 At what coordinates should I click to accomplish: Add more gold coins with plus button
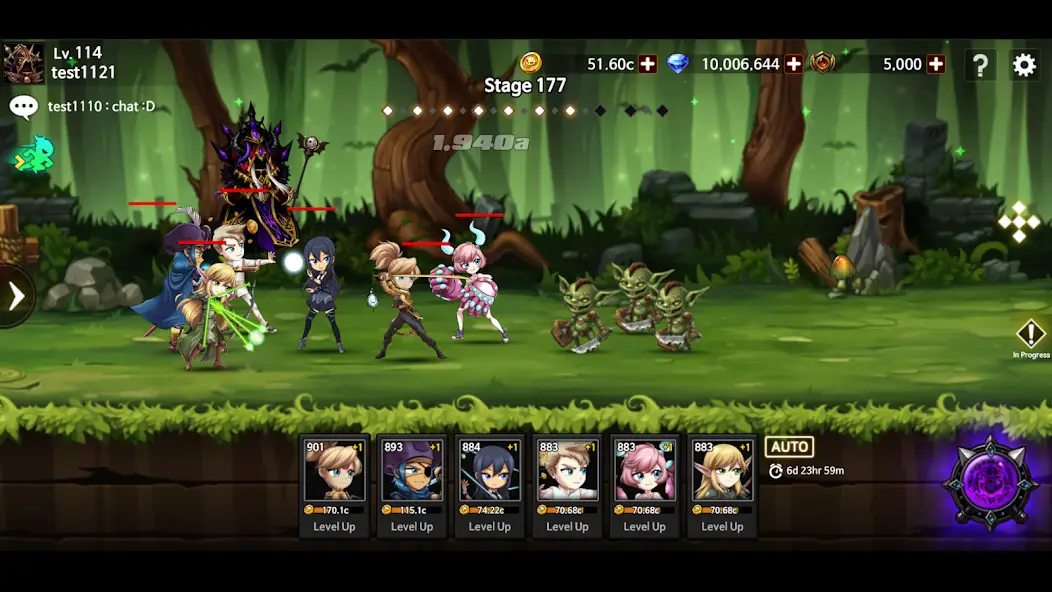click(648, 64)
